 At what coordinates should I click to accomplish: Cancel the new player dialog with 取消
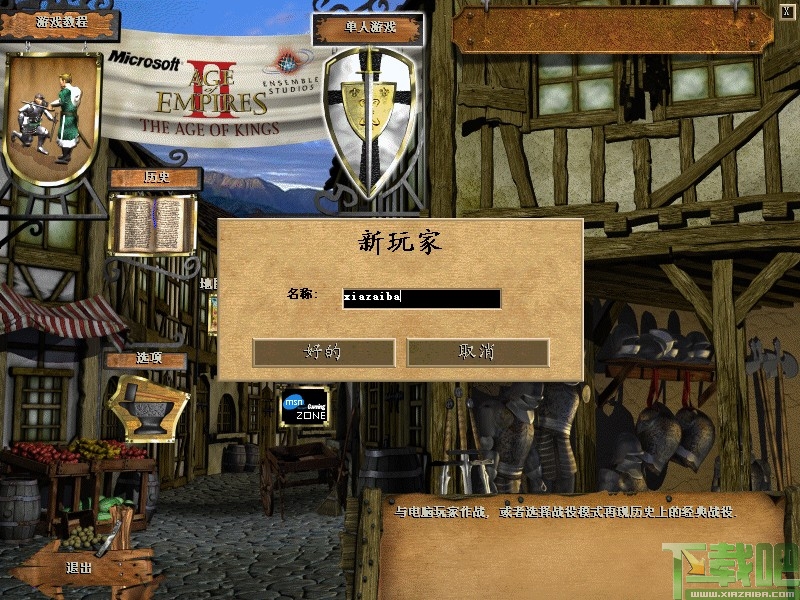477,352
